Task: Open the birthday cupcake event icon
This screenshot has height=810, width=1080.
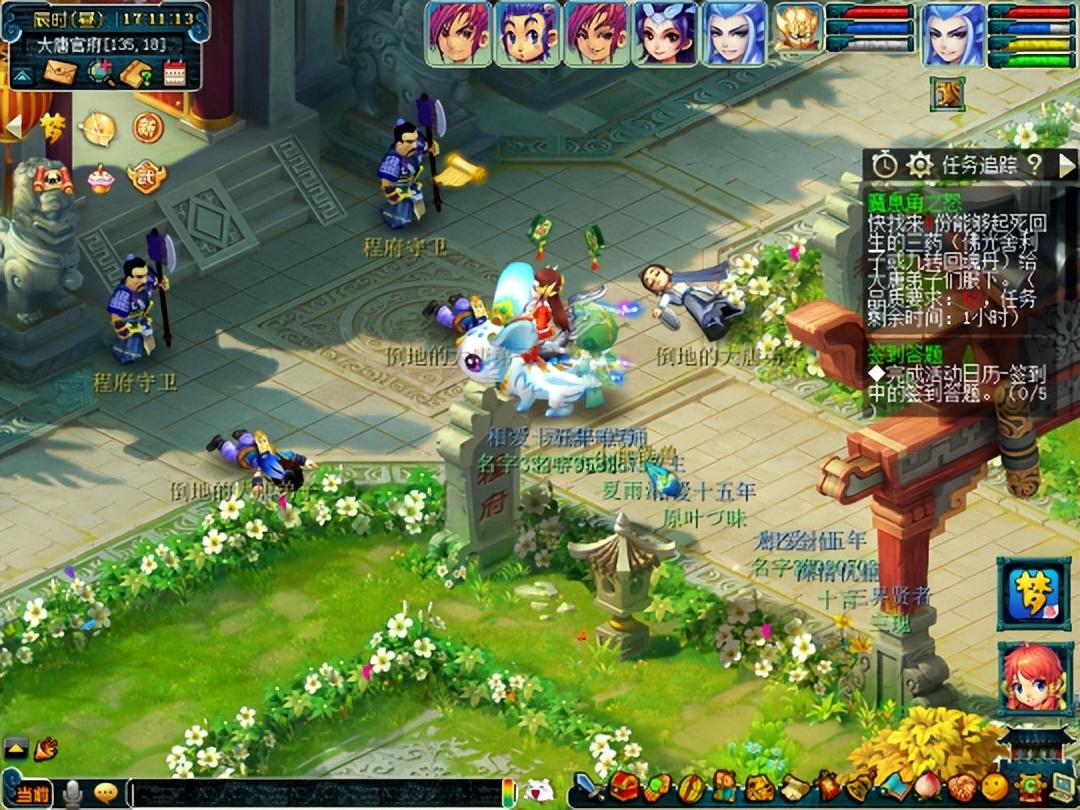Action: point(100,178)
